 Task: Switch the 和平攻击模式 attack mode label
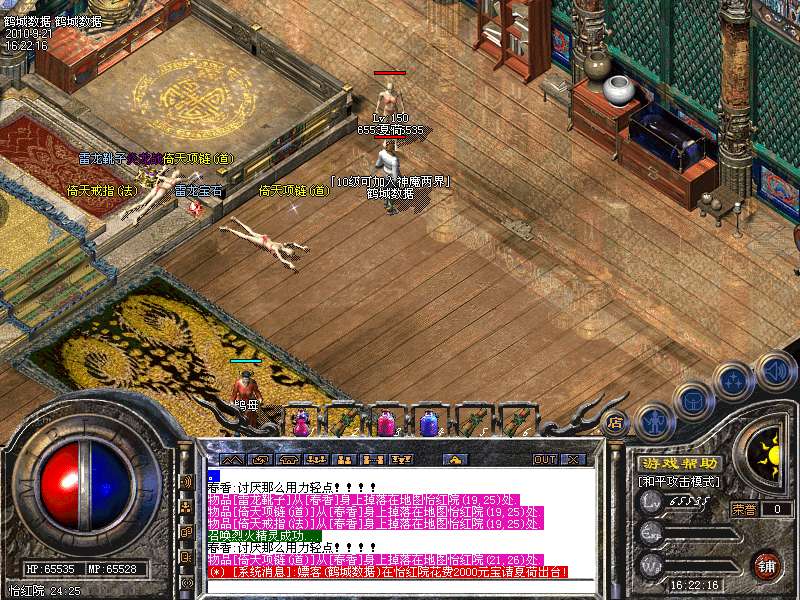pos(681,481)
